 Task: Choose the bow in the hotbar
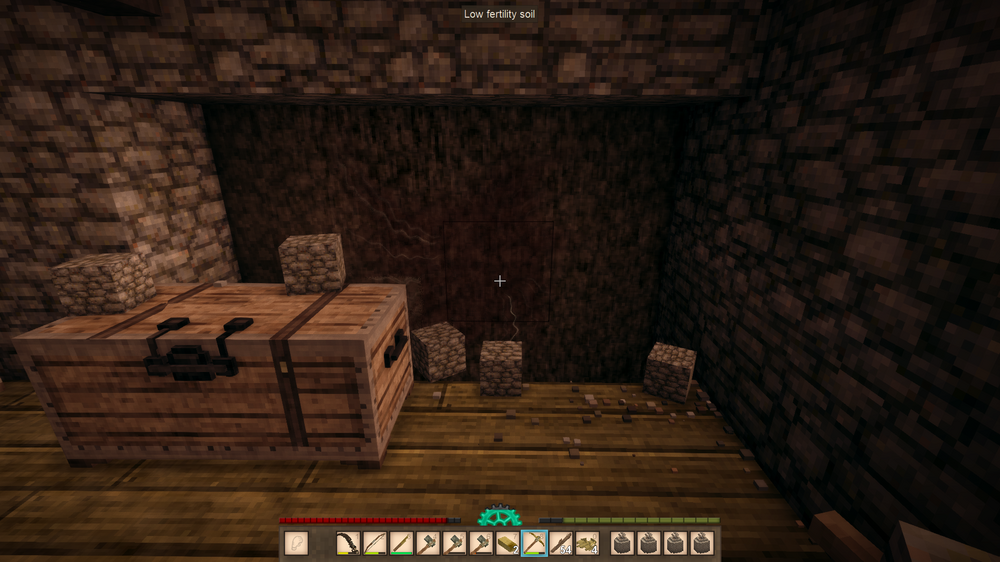coord(375,543)
